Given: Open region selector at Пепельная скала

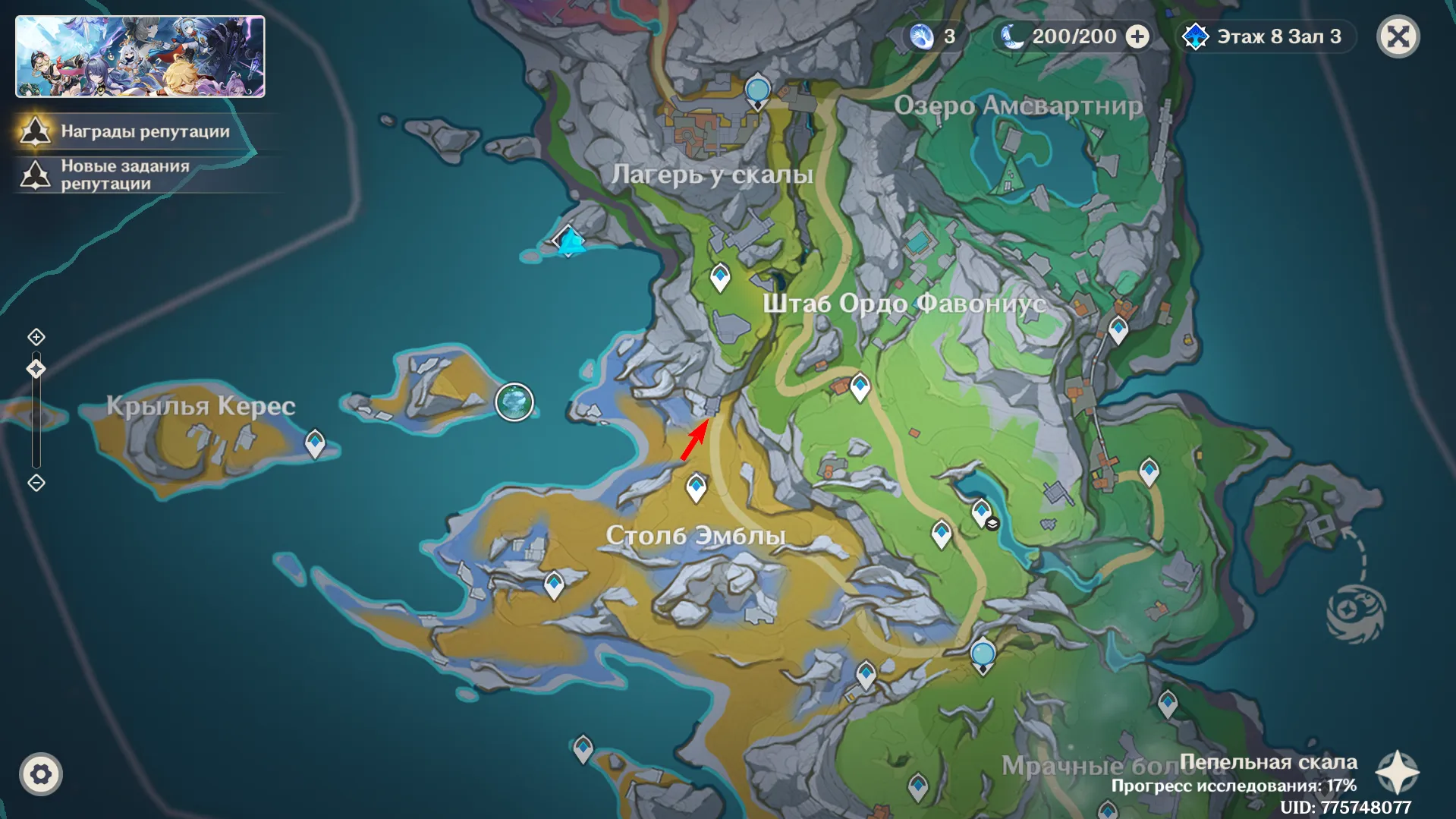Looking at the screenshot, I should 1397,773.
